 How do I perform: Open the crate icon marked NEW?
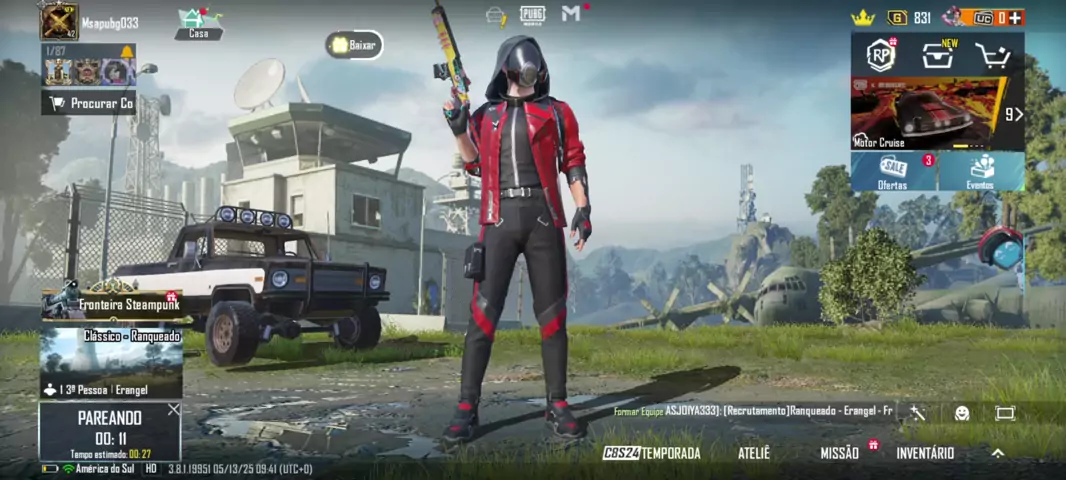tap(937, 56)
